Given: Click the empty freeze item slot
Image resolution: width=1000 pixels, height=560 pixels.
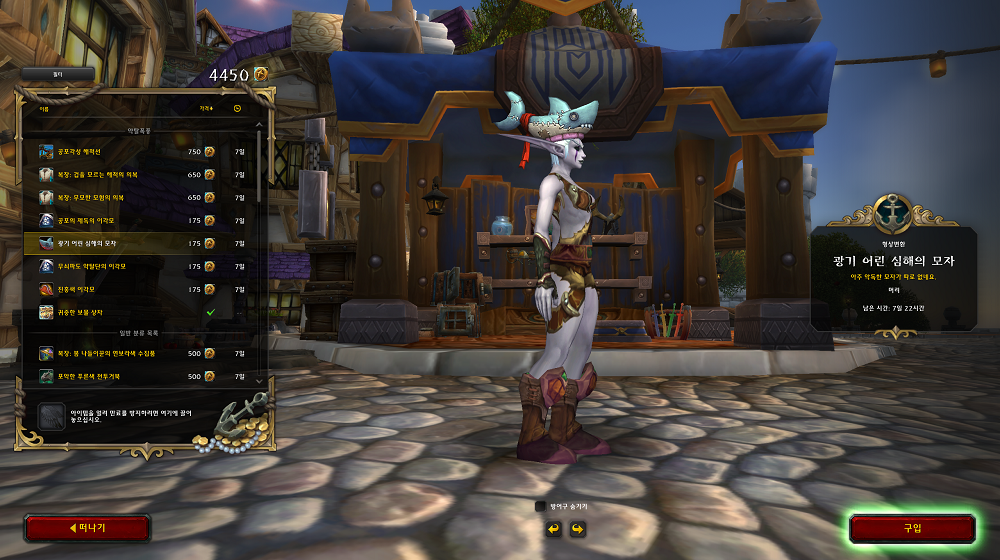Looking at the screenshot, I should click(51, 415).
